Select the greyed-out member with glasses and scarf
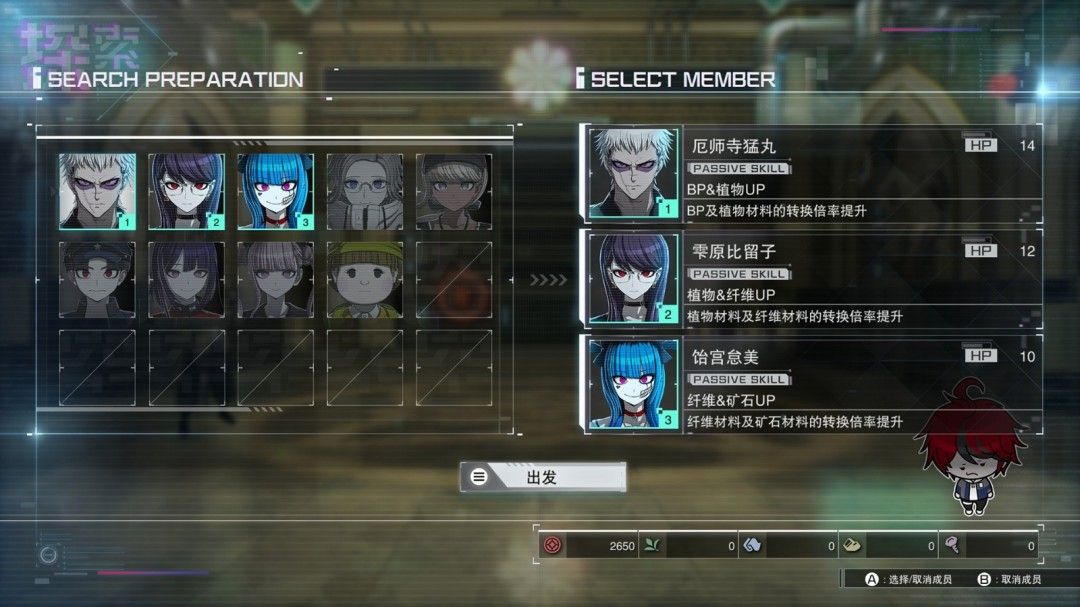This screenshot has height=607, width=1080. pos(364,191)
